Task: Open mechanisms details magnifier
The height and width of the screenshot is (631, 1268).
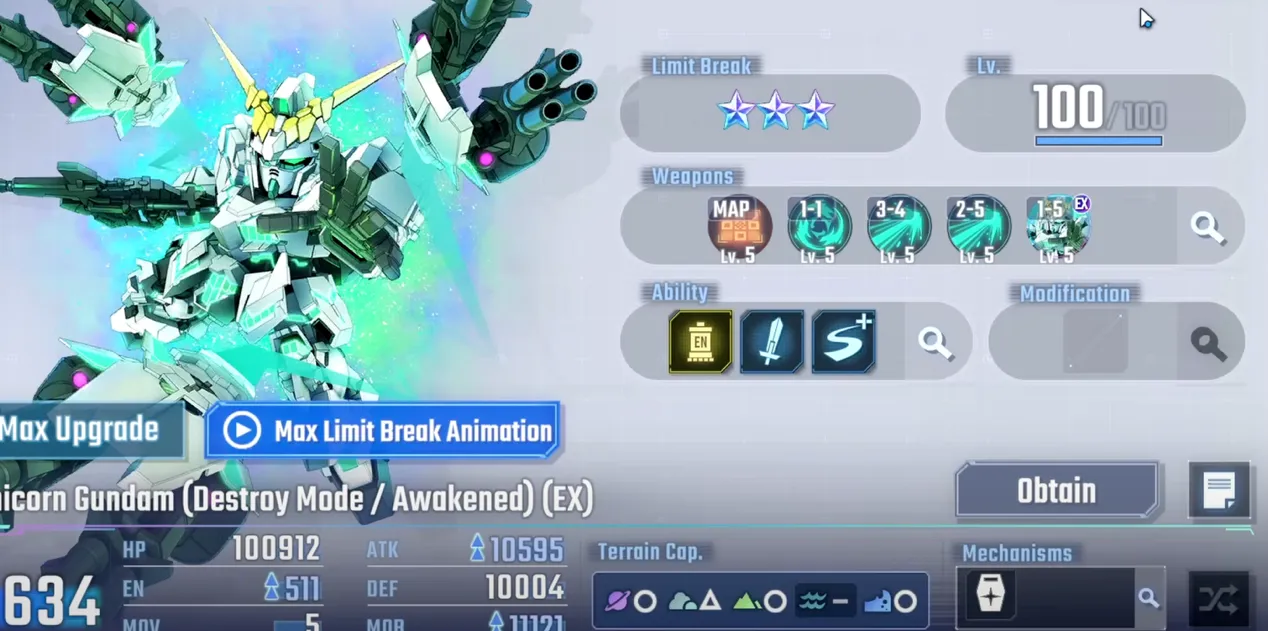Action: (x=1148, y=598)
